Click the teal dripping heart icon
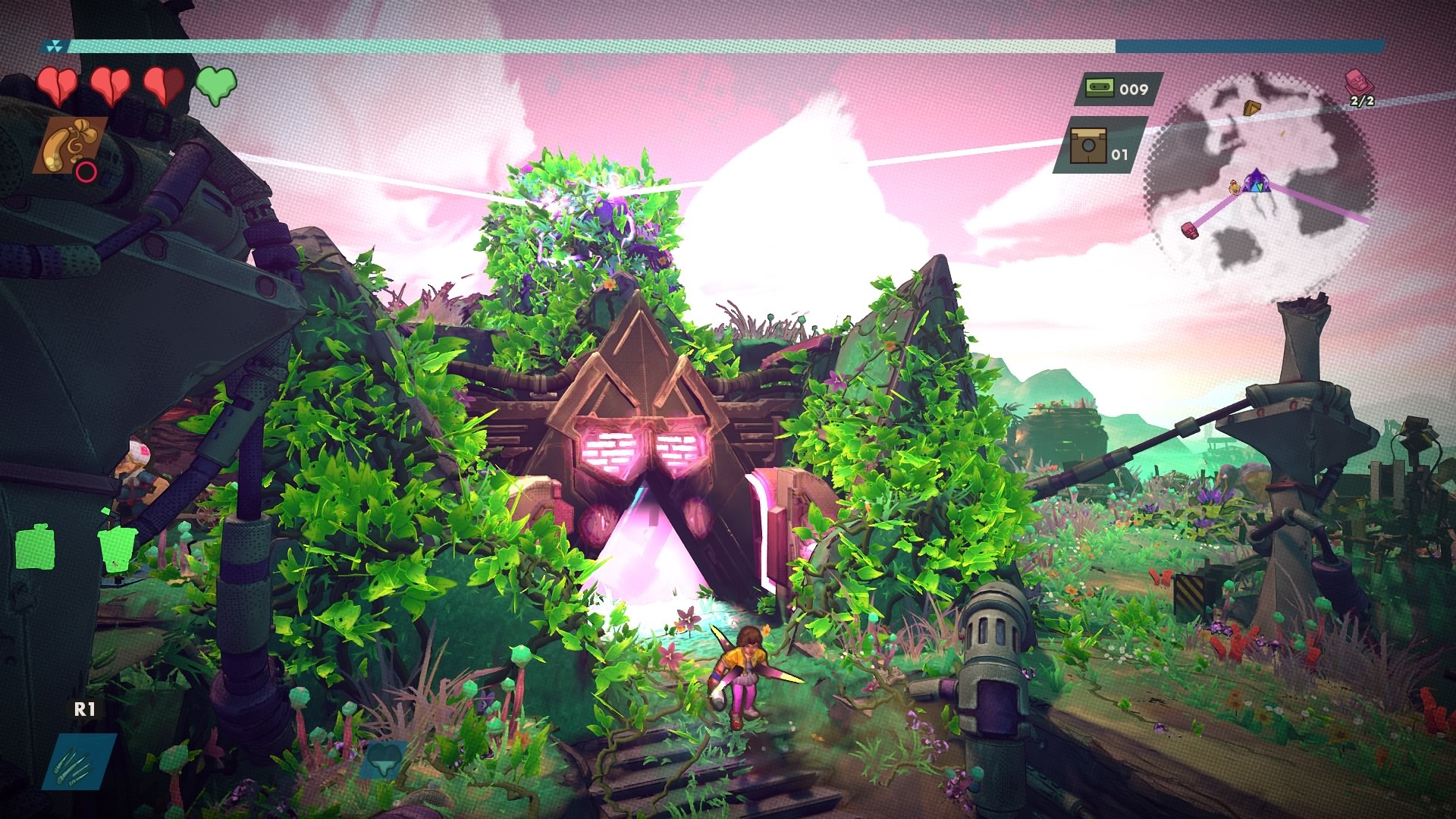Viewport: 1456px width, 819px height. pyautogui.click(x=381, y=759)
